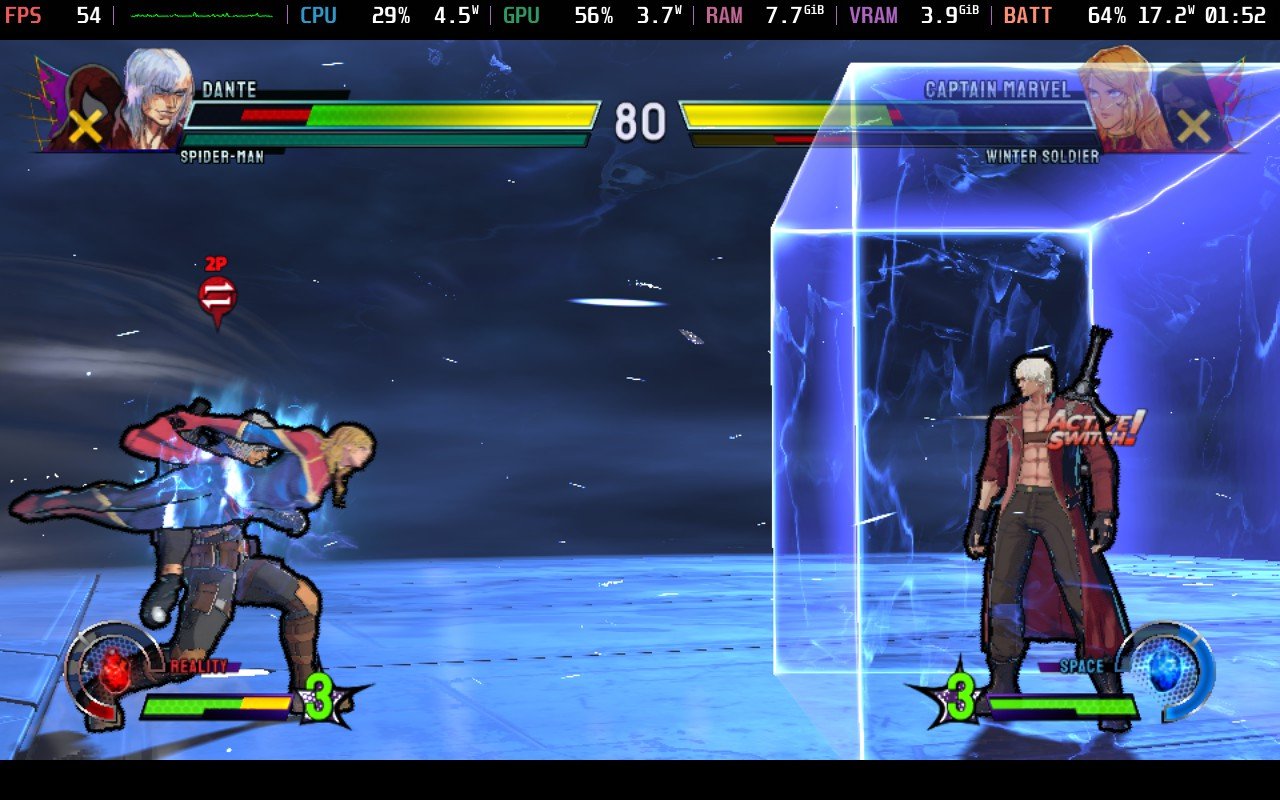Screen dimensions: 1280x800
Task: Activate the red Reality Stone icon
Action: (x=116, y=668)
